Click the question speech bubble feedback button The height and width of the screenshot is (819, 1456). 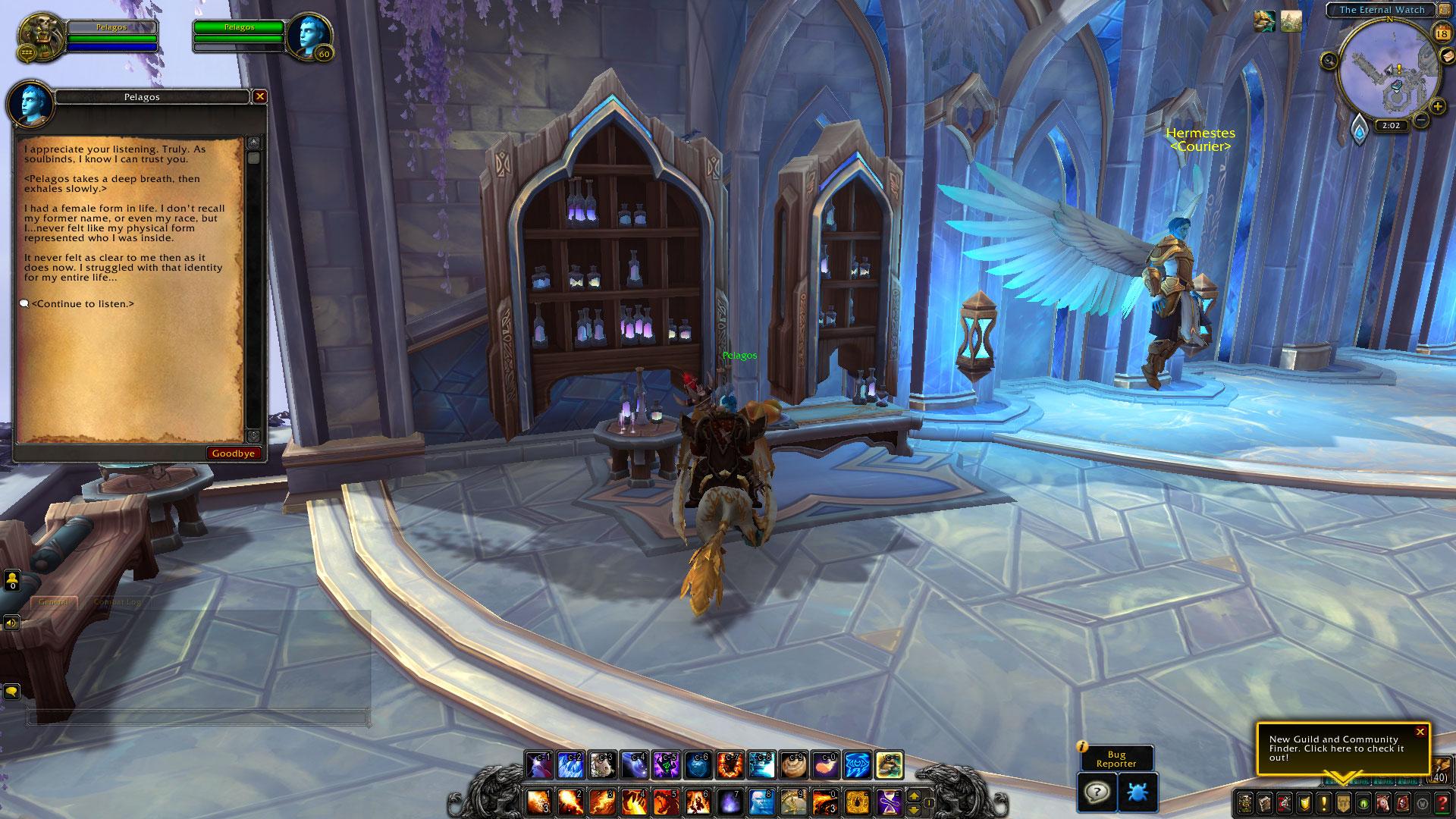1097,792
